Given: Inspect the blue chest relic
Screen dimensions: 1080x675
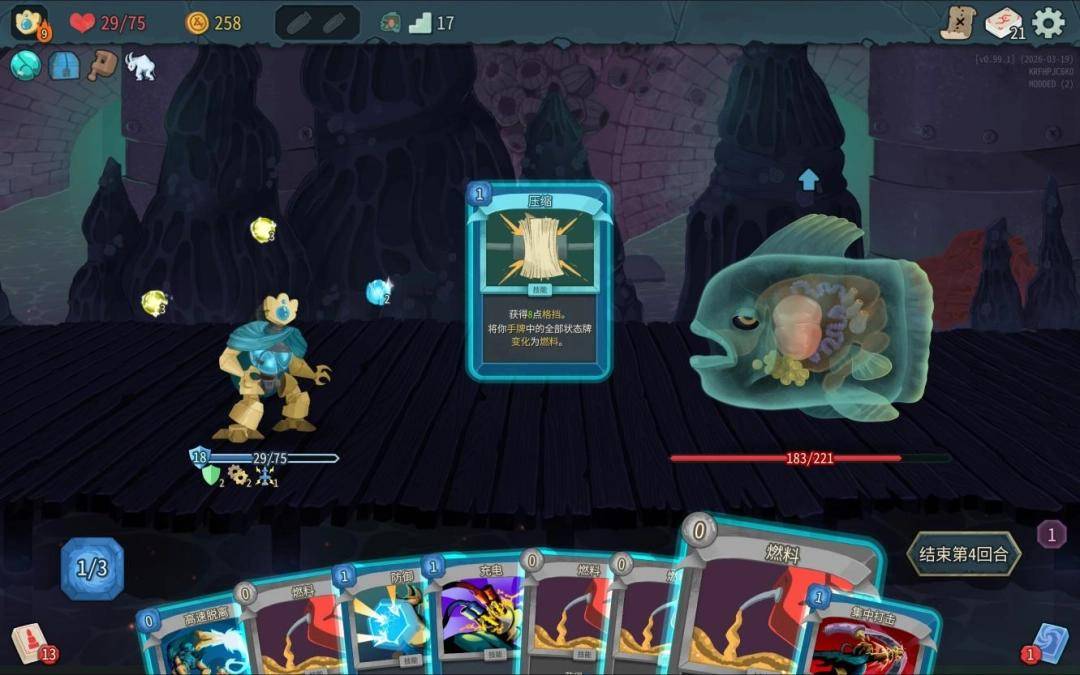Looking at the screenshot, I should click(64, 65).
